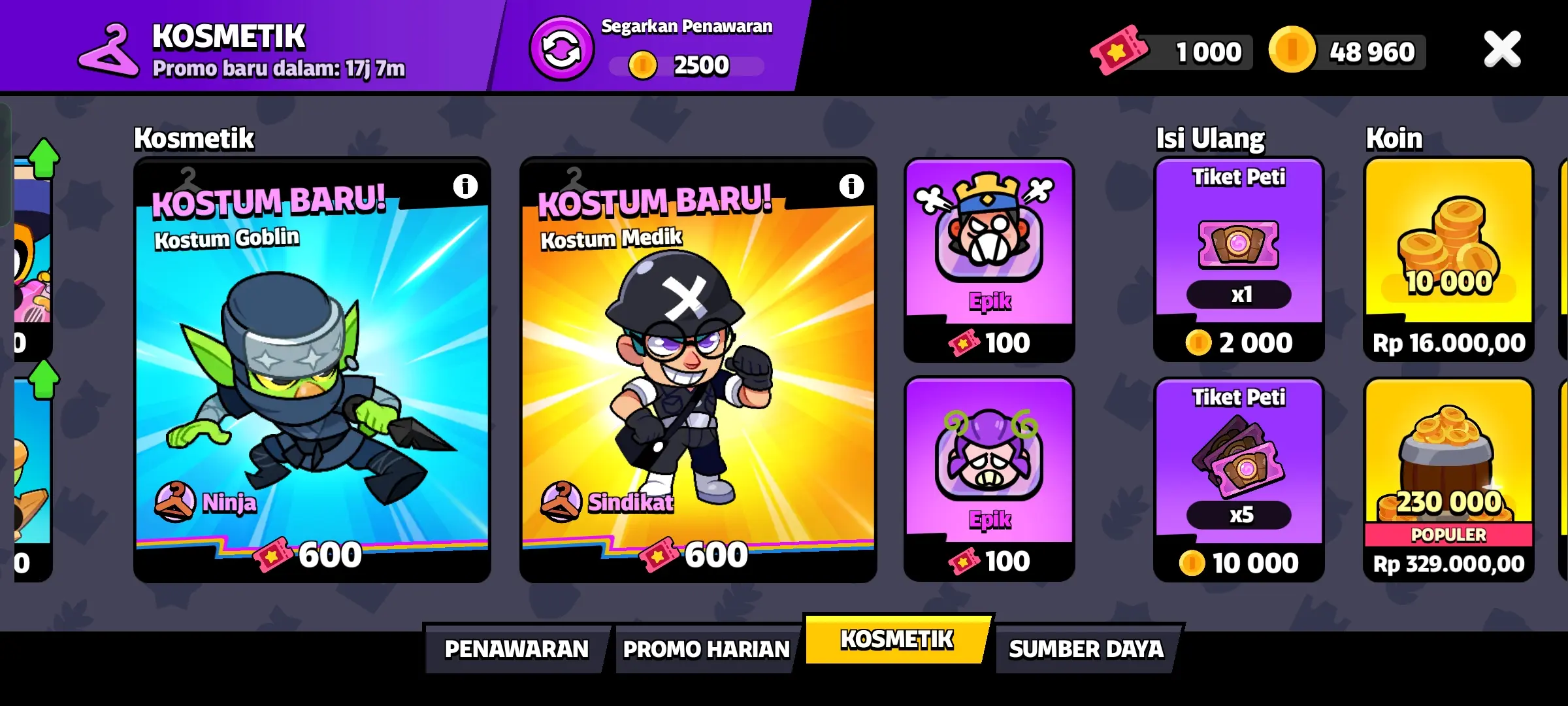Switch to the PENAWARAN tab
This screenshot has height=706, width=1568.
(515, 649)
